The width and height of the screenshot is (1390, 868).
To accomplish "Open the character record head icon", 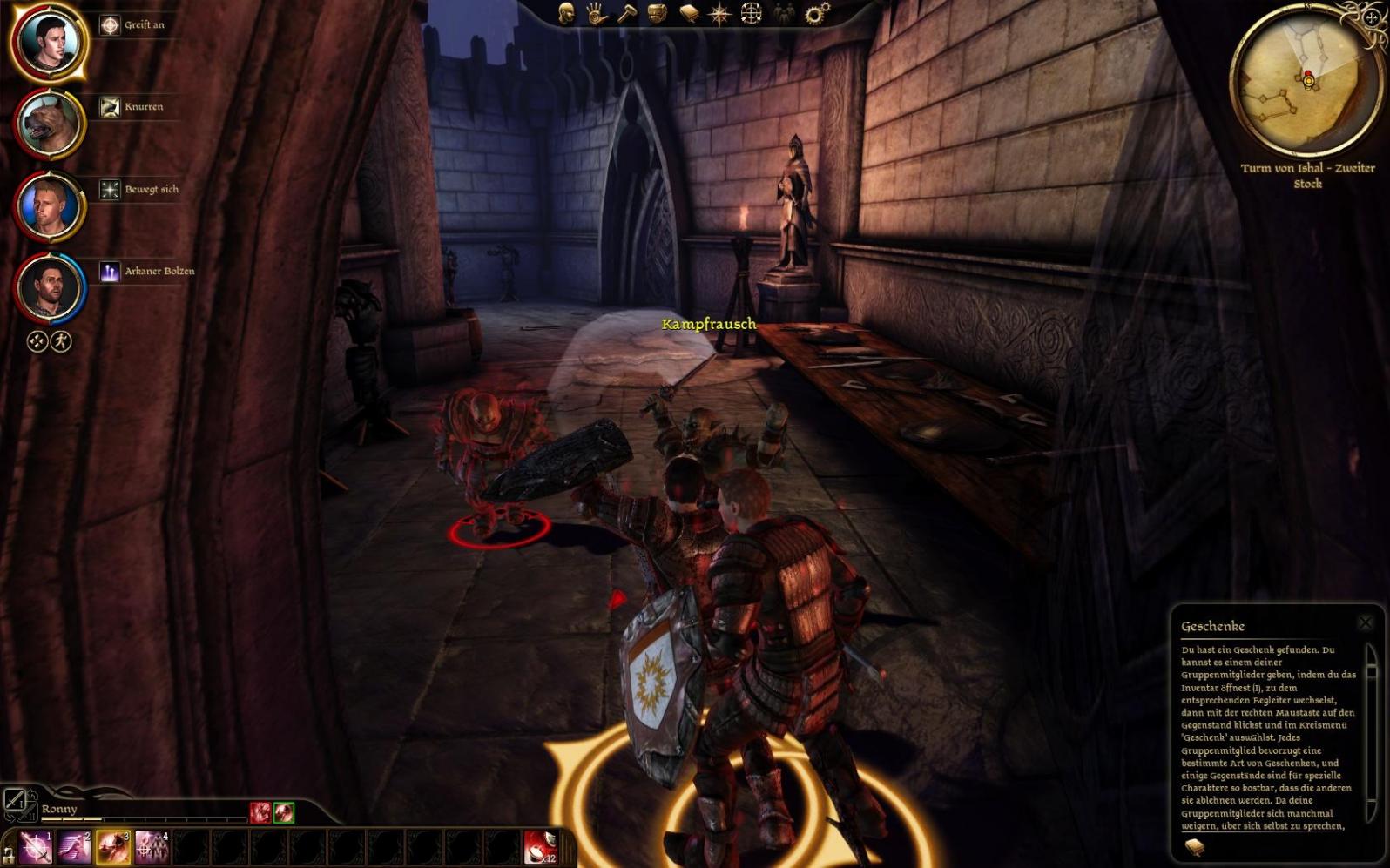I will [566, 14].
